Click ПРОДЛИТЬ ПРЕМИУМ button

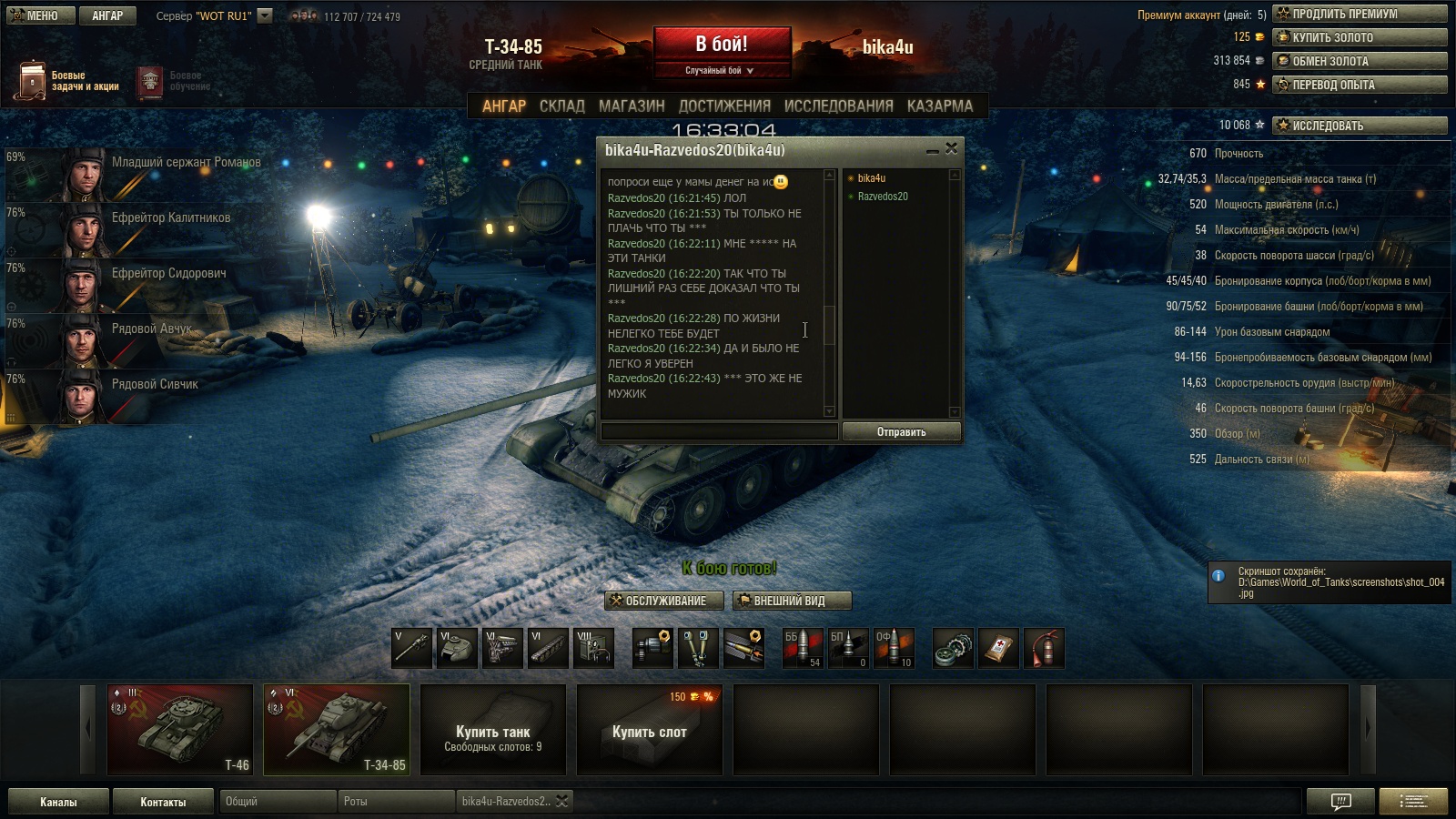coord(1360,14)
